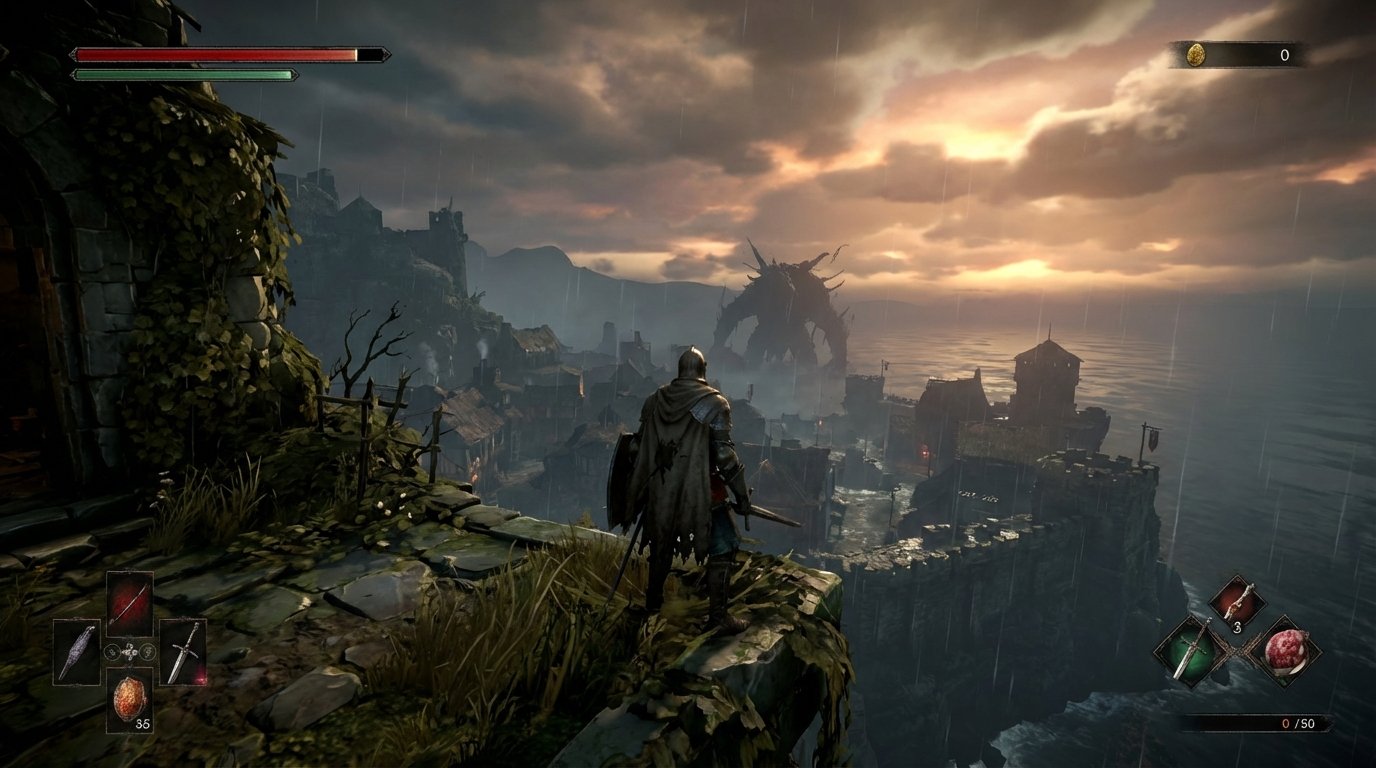Click the quantity 3 under the torch slot
Screen dimensions: 1376x768
(1237, 625)
